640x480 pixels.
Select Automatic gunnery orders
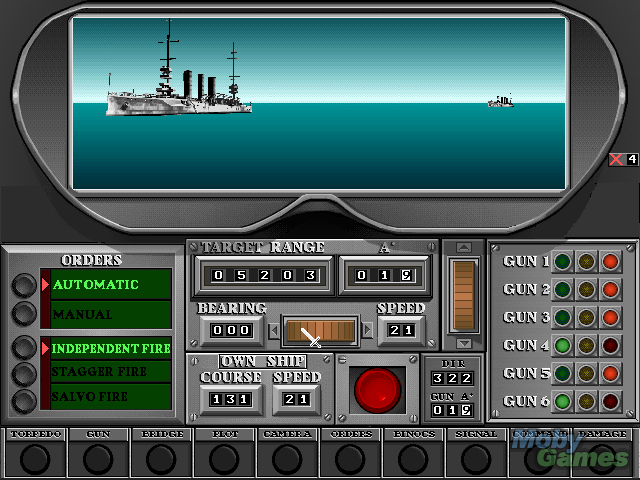click(x=23, y=285)
